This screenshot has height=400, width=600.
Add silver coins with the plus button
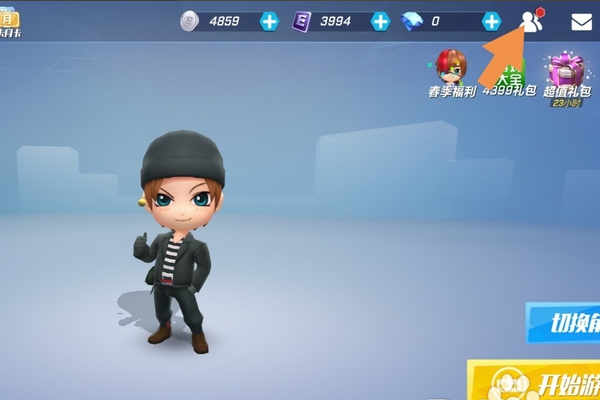coord(269,21)
